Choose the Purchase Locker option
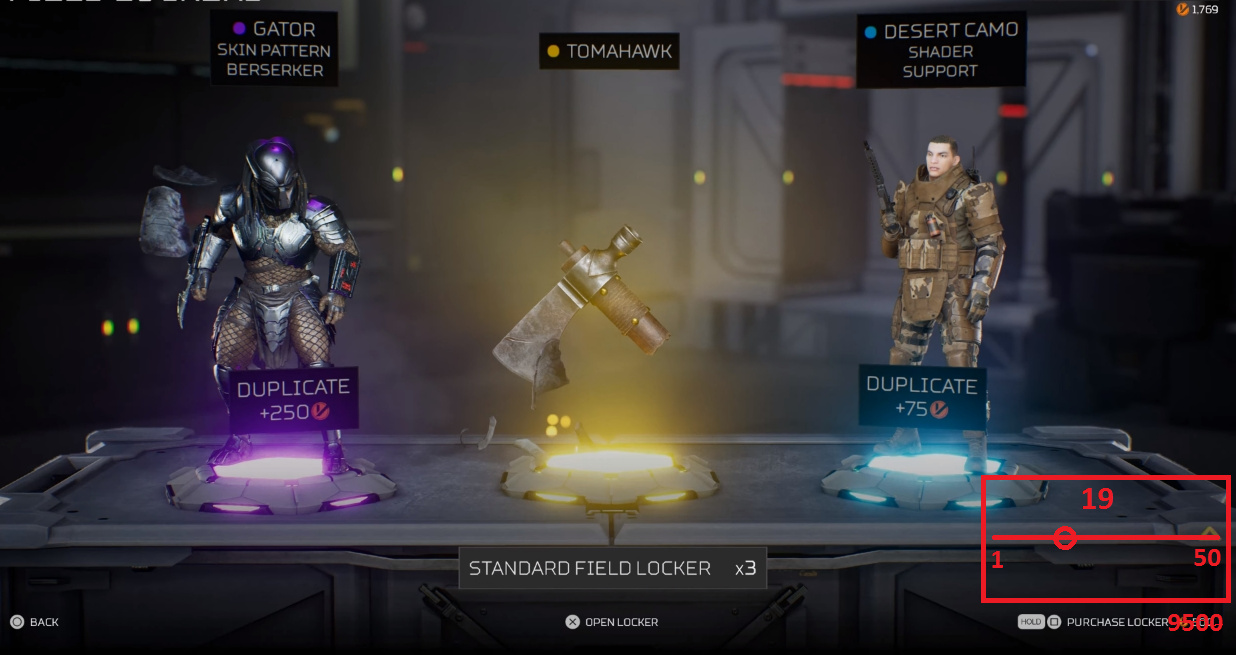The width and height of the screenshot is (1236, 655). coord(1110,622)
